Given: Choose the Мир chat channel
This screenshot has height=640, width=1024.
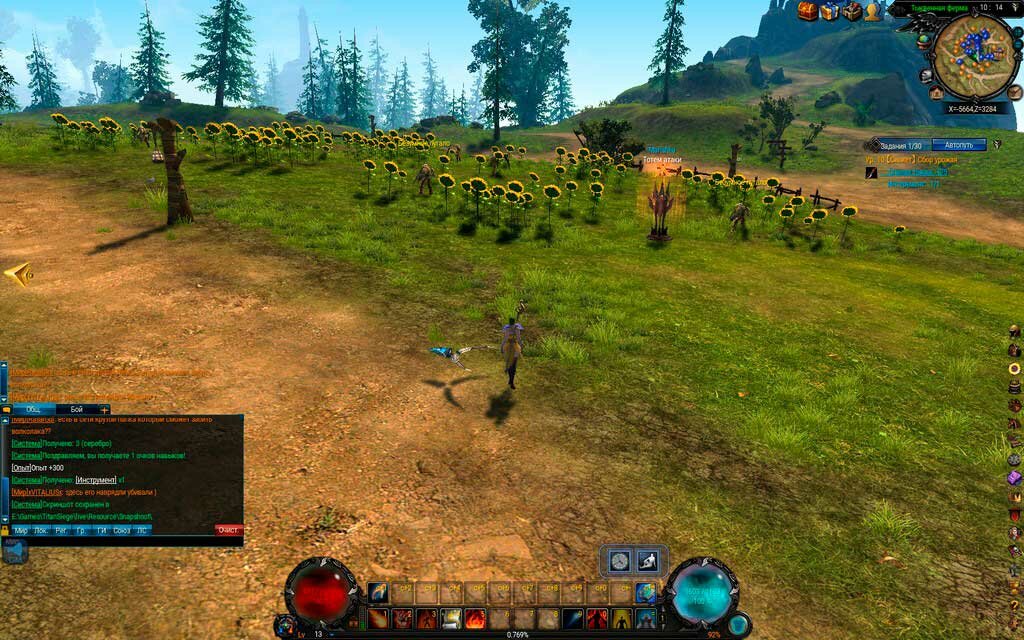Looking at the screenshot, I should [x=20, y=530].
